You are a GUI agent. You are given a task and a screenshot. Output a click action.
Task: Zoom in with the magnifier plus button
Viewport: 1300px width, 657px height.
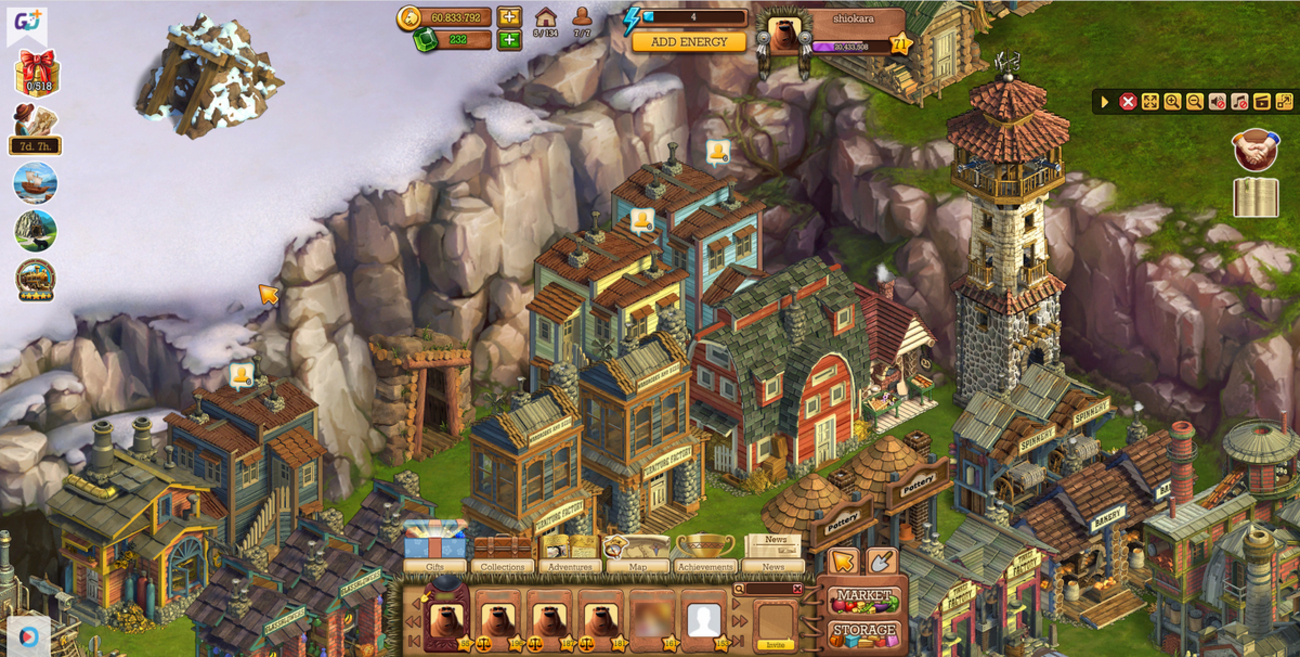pyautogui.click(x=1172, y=101)
